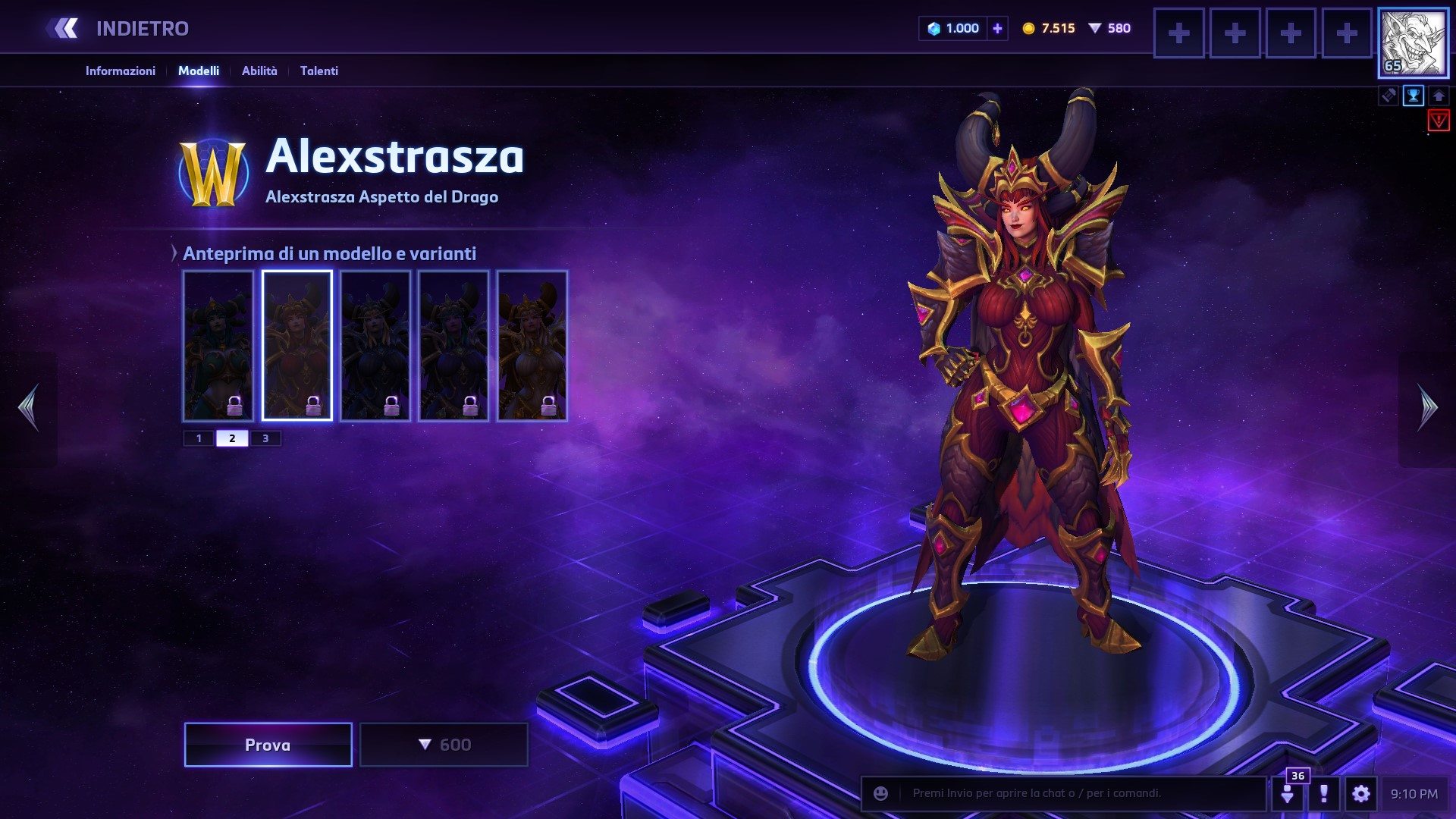
Task: Show the previous hero with left arrow
Action: pos(29,407)
